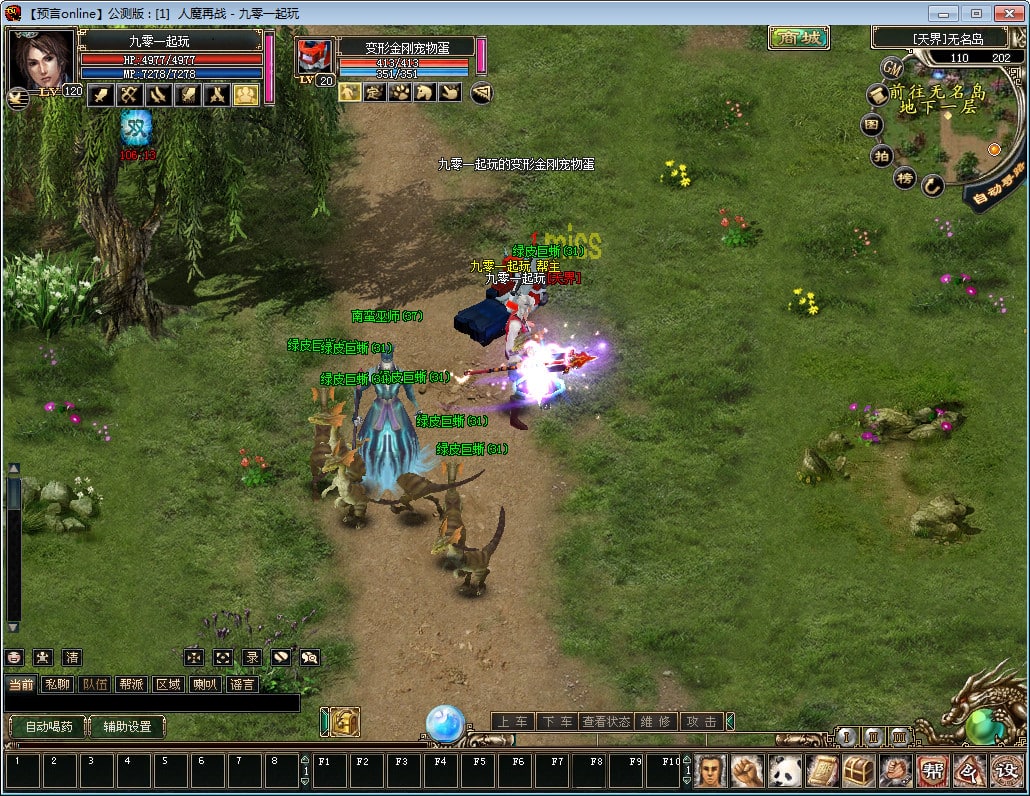Click the 上车 mount button
The image size is (1030, 796).
(x=512, y=721)
